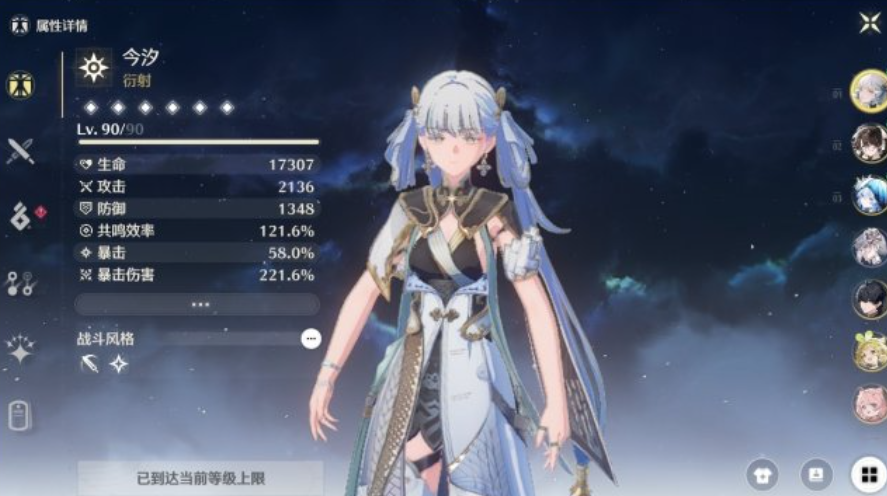Select the attributes tab icon
The image size is (887, 496).
point(20,86)
